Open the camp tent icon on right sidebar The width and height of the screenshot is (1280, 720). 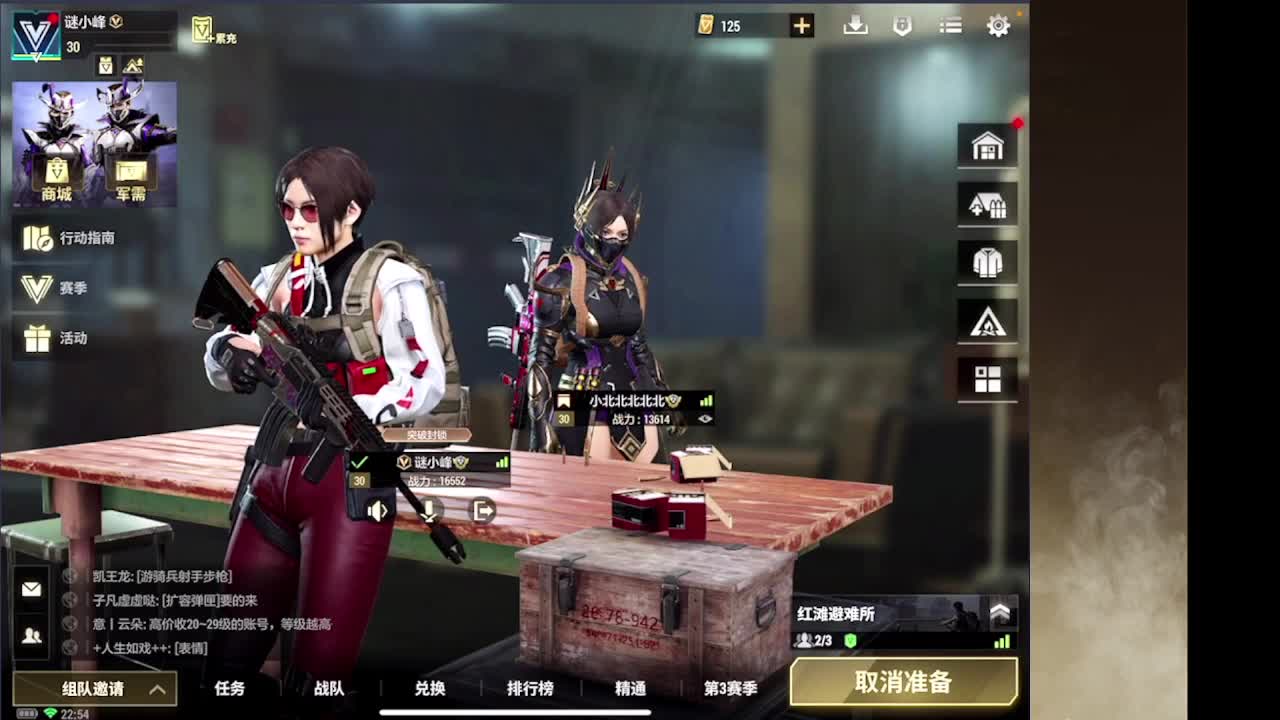pyautogui.click(x=987, y=320)
